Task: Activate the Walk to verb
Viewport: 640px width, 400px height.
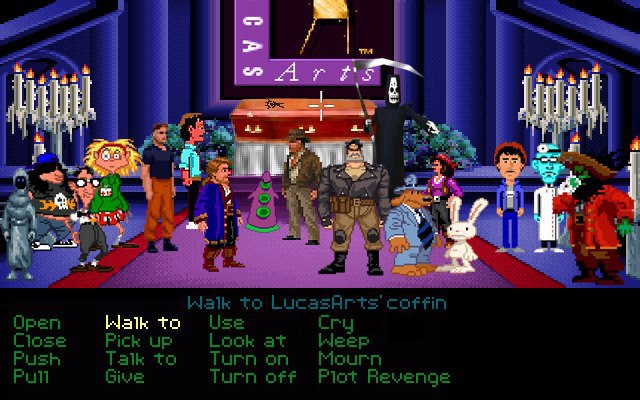Action: (x=143, y=323)
